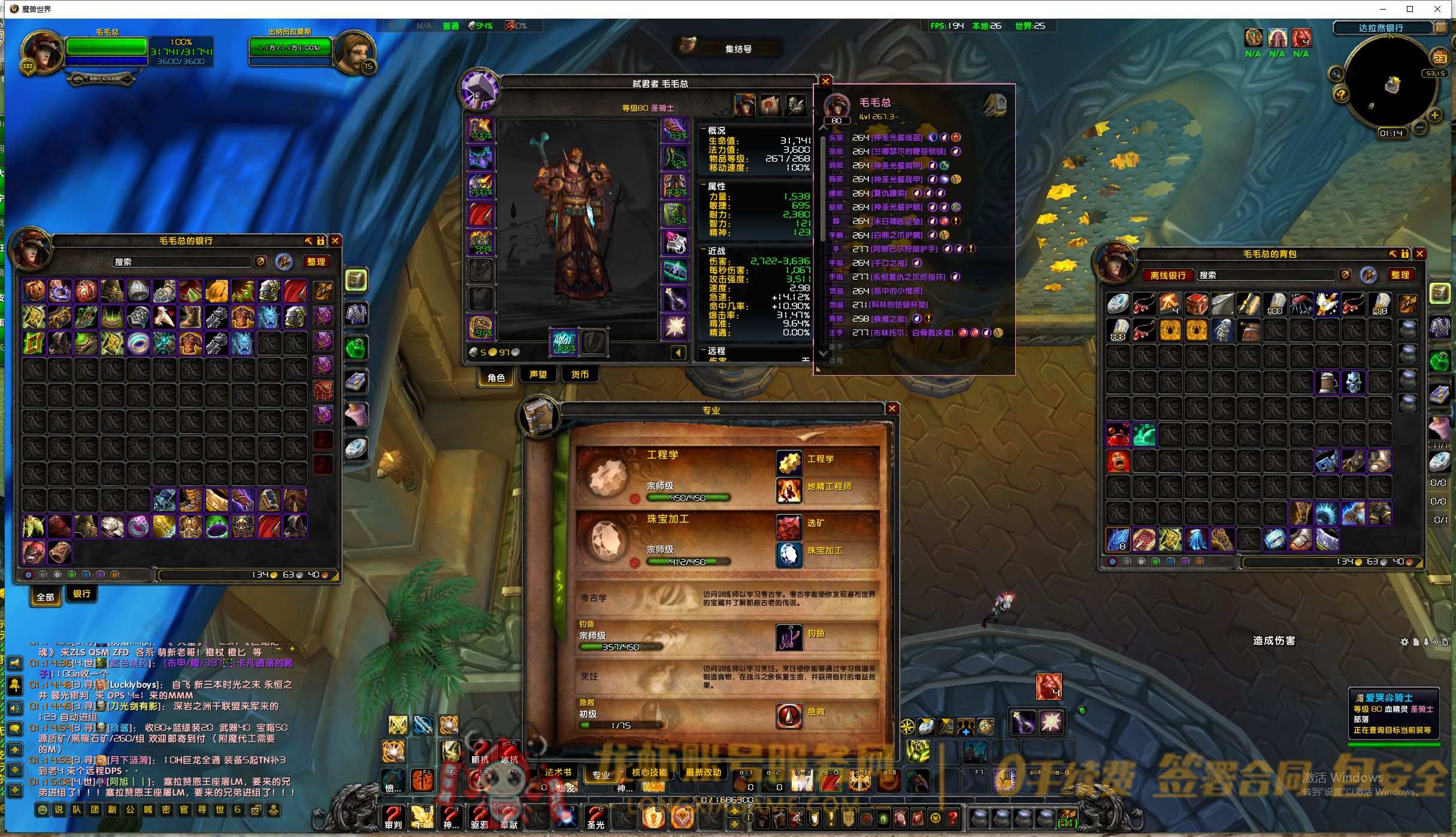Switch to the 银行 tab below bank
The width and height of the screenshot is (1456, 837).
point(82,594)
